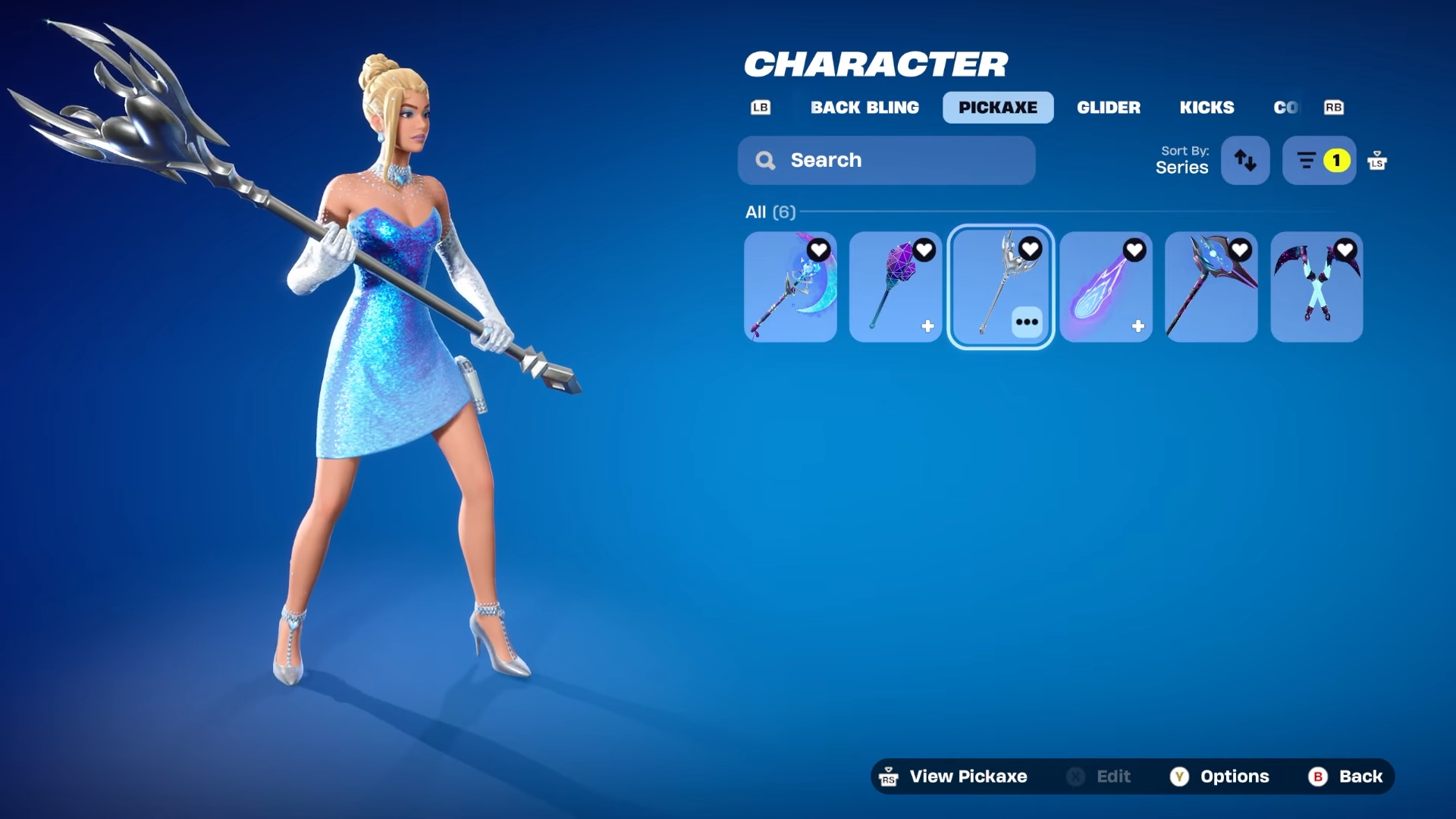Open the filter options button

[1319, 161]
